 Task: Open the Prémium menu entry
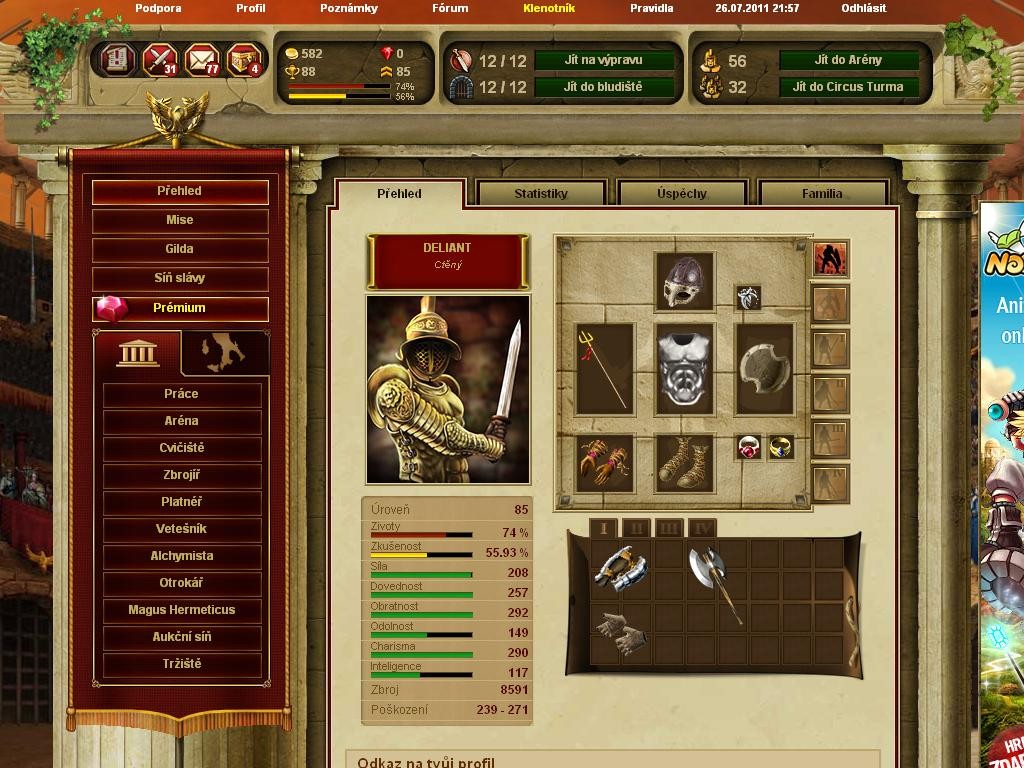[180, 308]
